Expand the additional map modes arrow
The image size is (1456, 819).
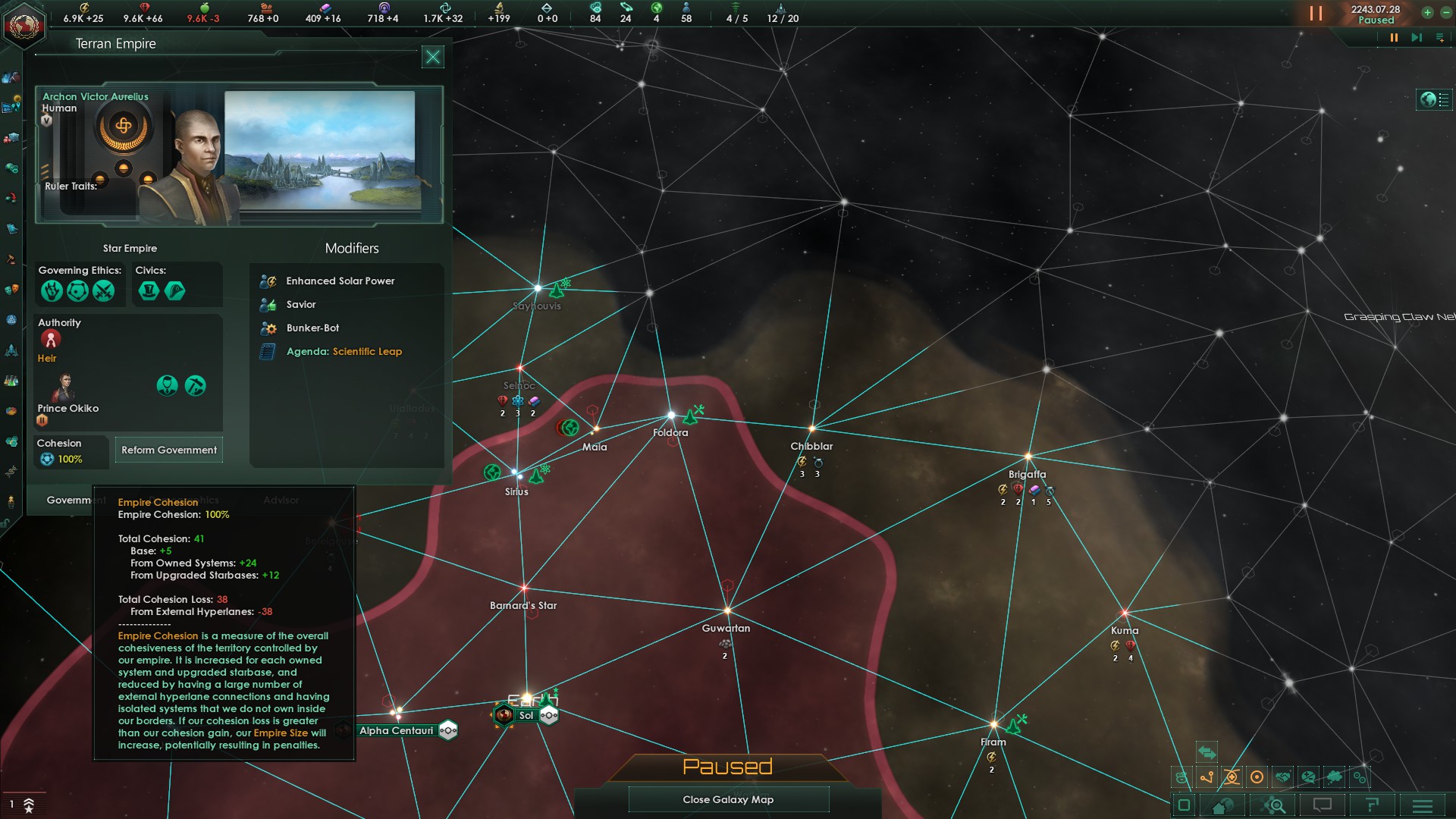point(1207,753)
